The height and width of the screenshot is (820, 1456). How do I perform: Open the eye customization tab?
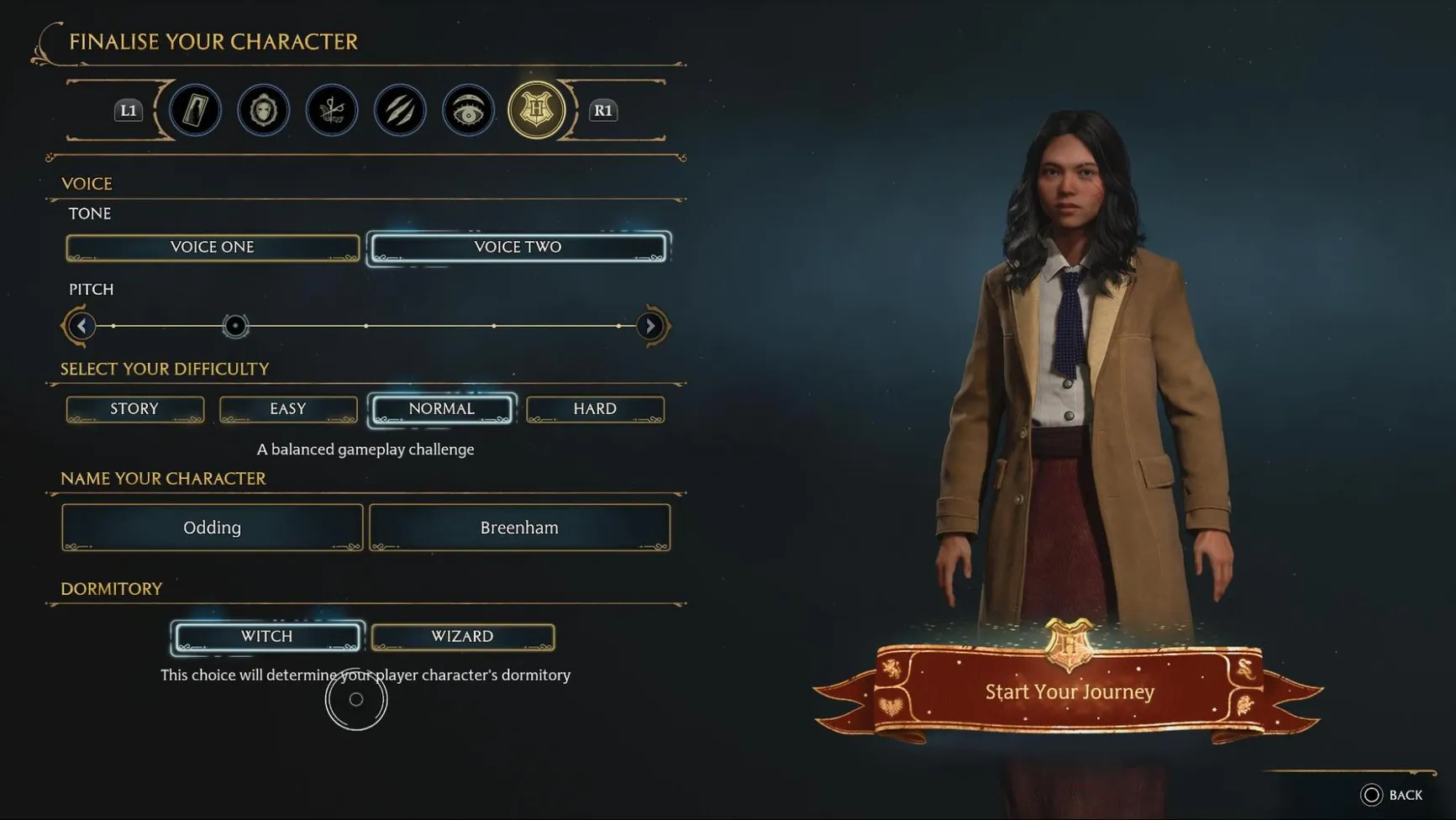click(467, 110)
